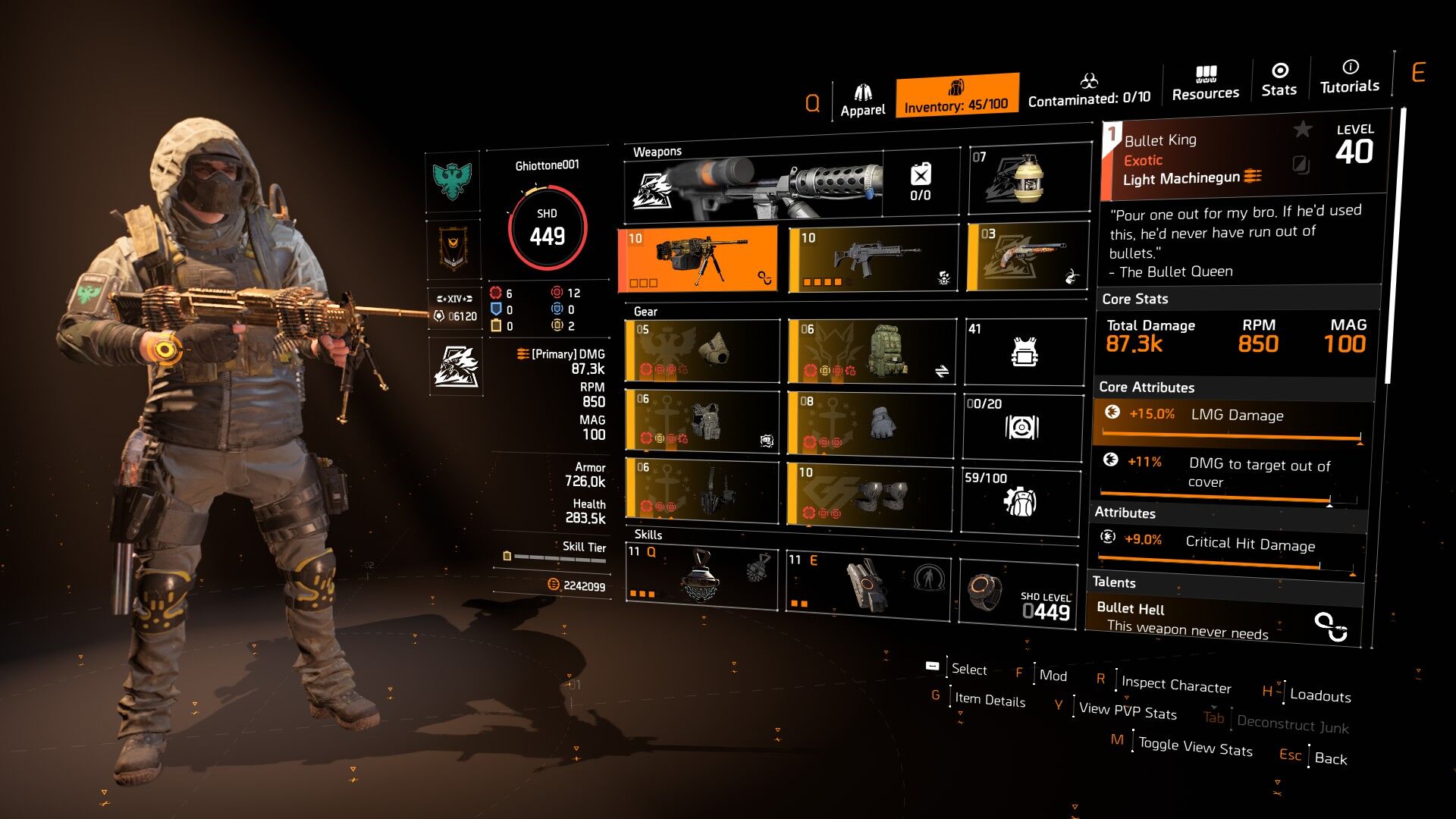Show the Resources tab
This screenshot has width=1456, height=819.
pyautogui.click(x=1205, y=83)
